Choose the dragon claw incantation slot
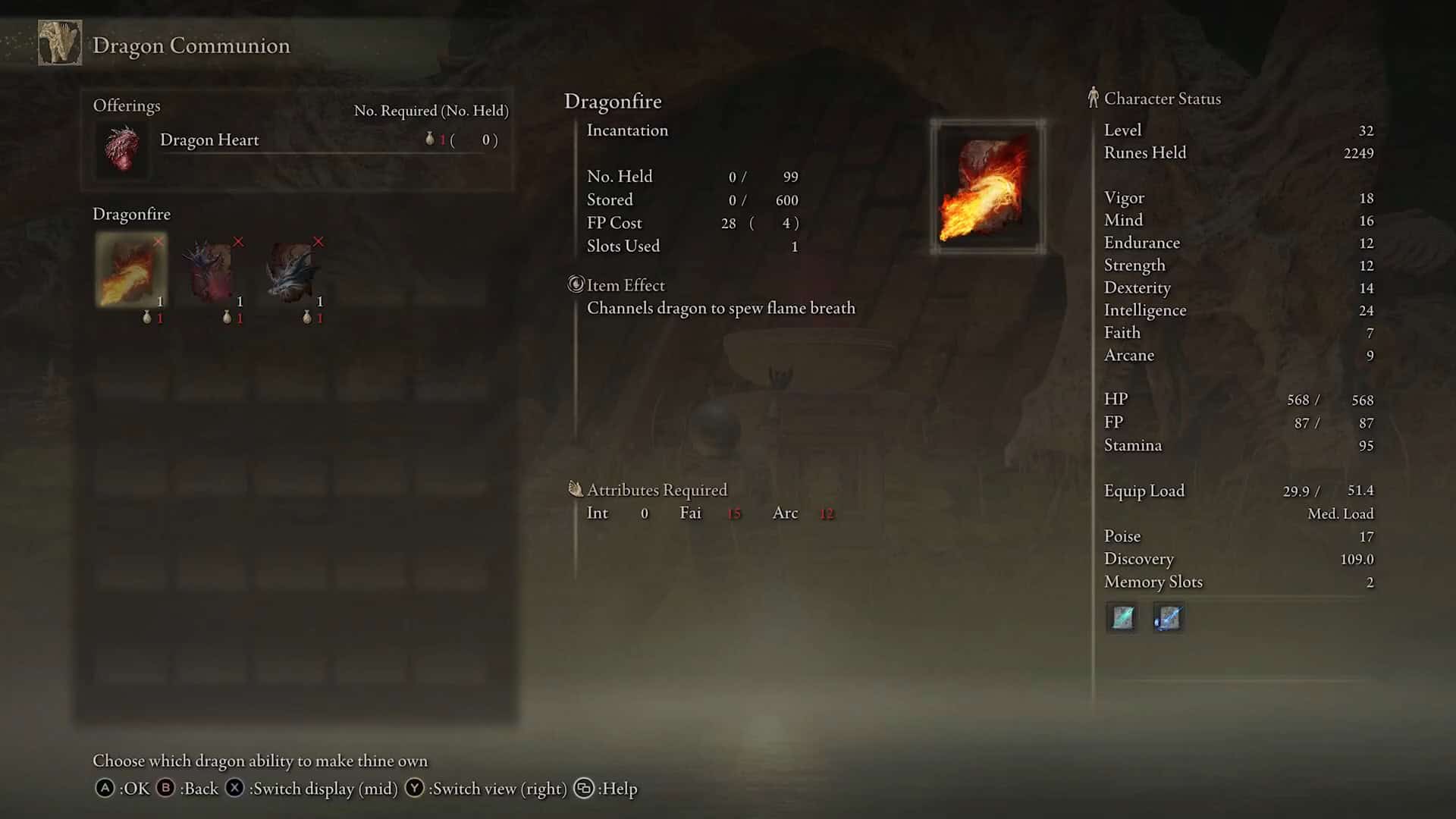 point(212,270)
